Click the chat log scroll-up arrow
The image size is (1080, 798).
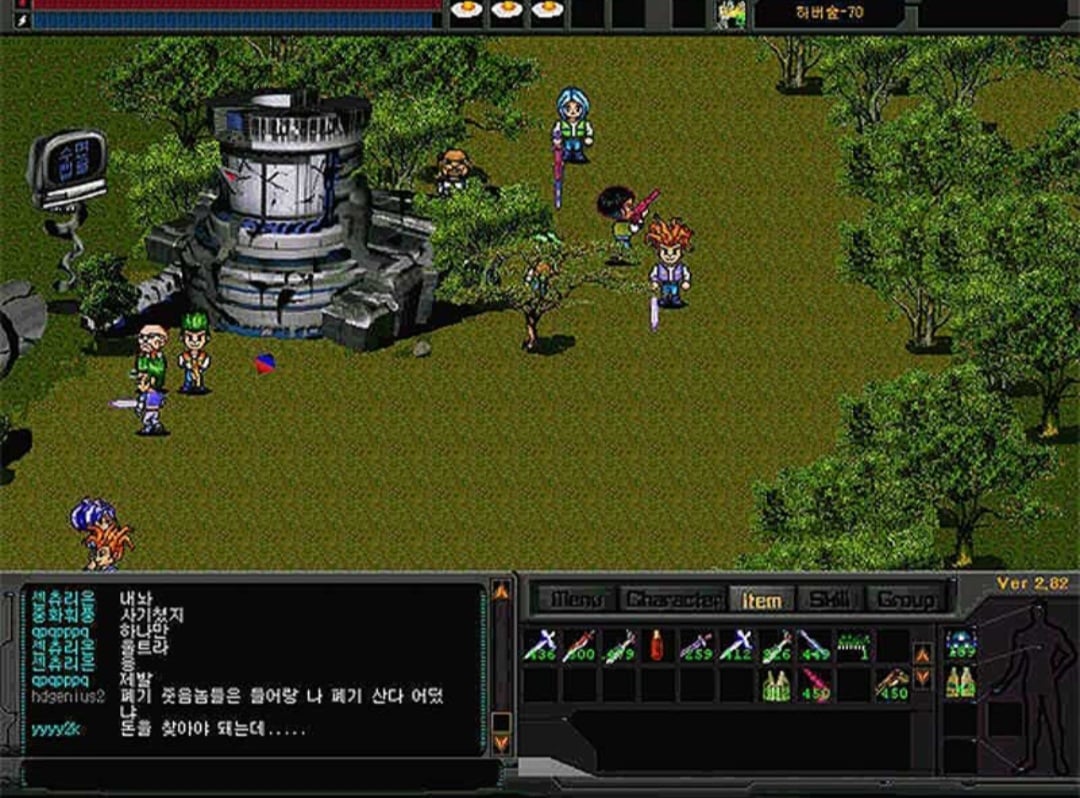click(501, 591)
